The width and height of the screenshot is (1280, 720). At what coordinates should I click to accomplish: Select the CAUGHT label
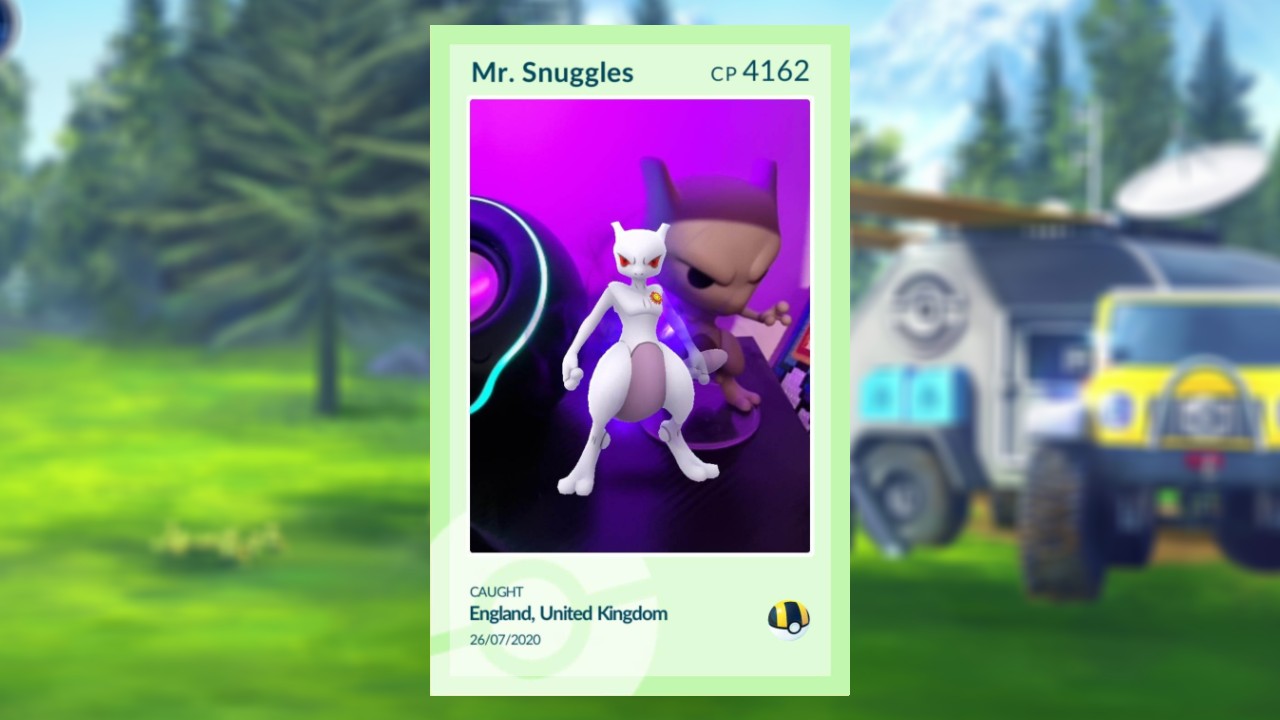coord(496,591)
